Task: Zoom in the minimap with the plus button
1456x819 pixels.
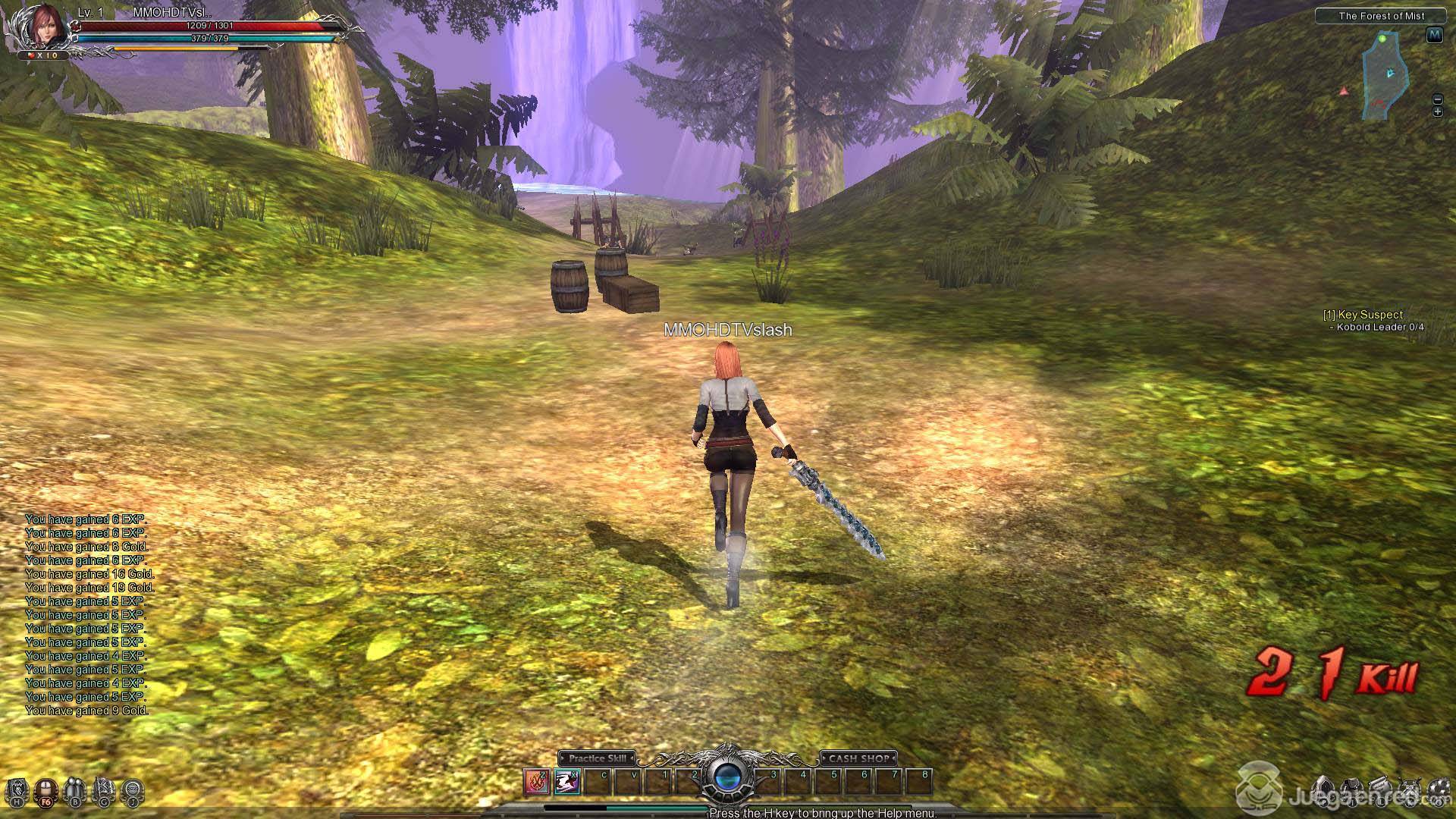Action: (x=1437, y=111)
